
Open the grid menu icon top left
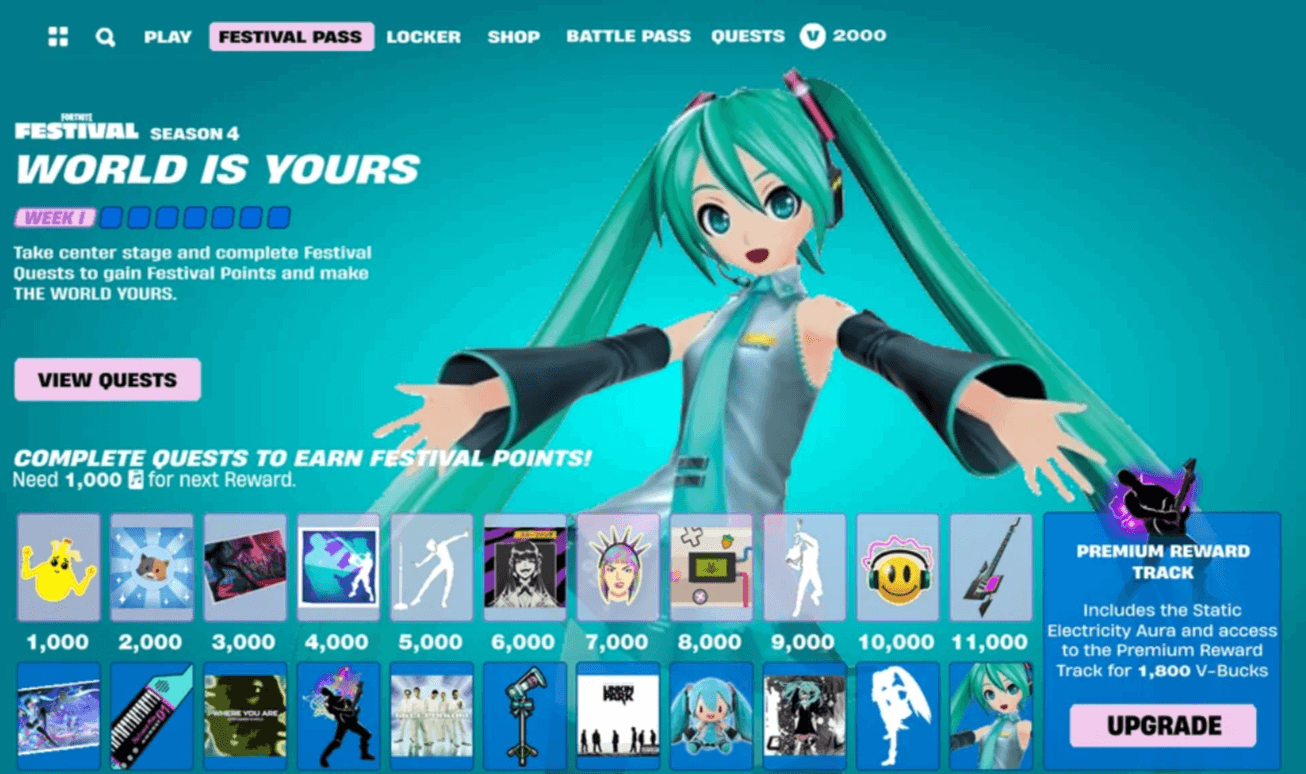tap(57, 36)
